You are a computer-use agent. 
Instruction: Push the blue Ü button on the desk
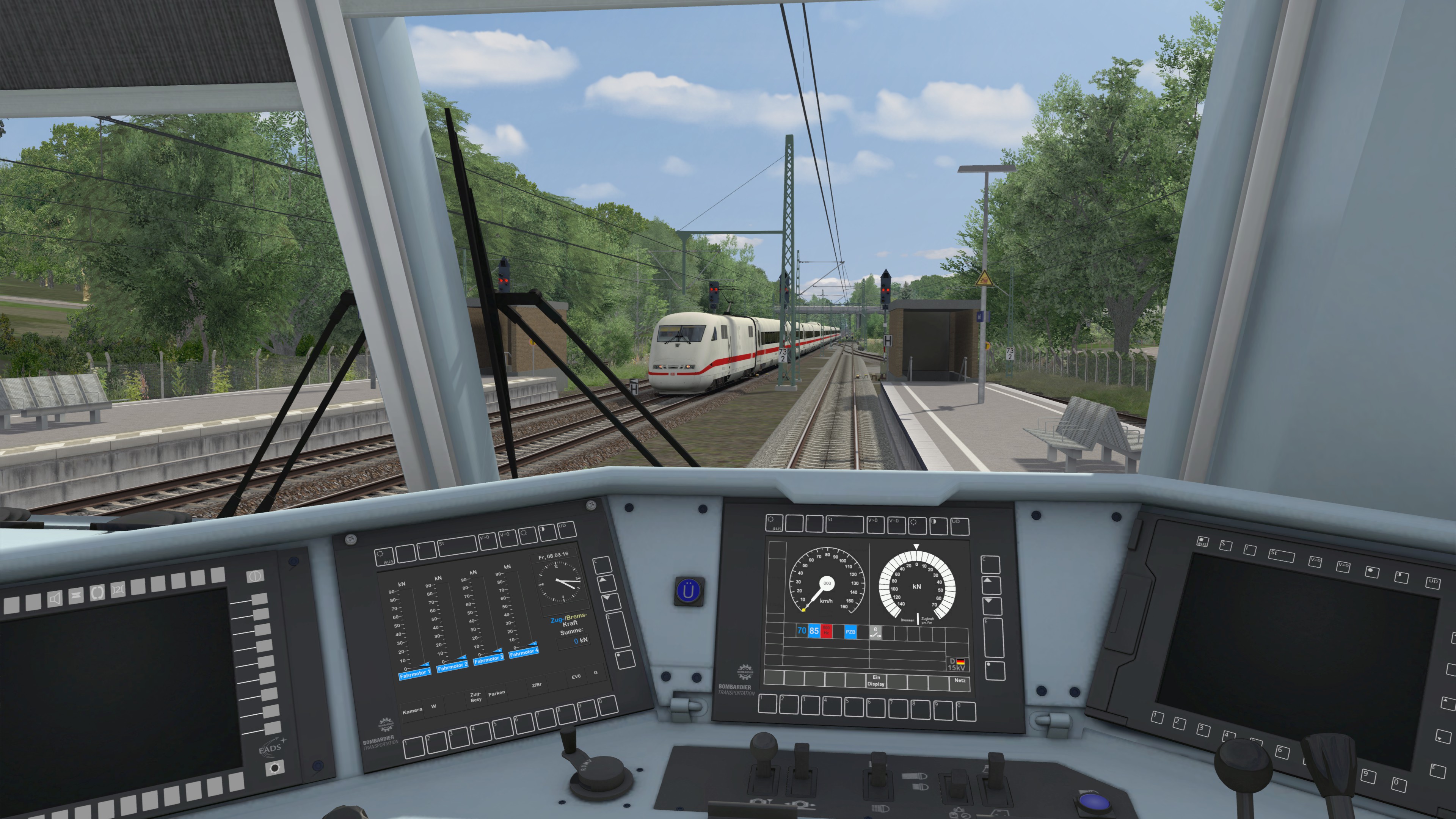click(689, 591)
